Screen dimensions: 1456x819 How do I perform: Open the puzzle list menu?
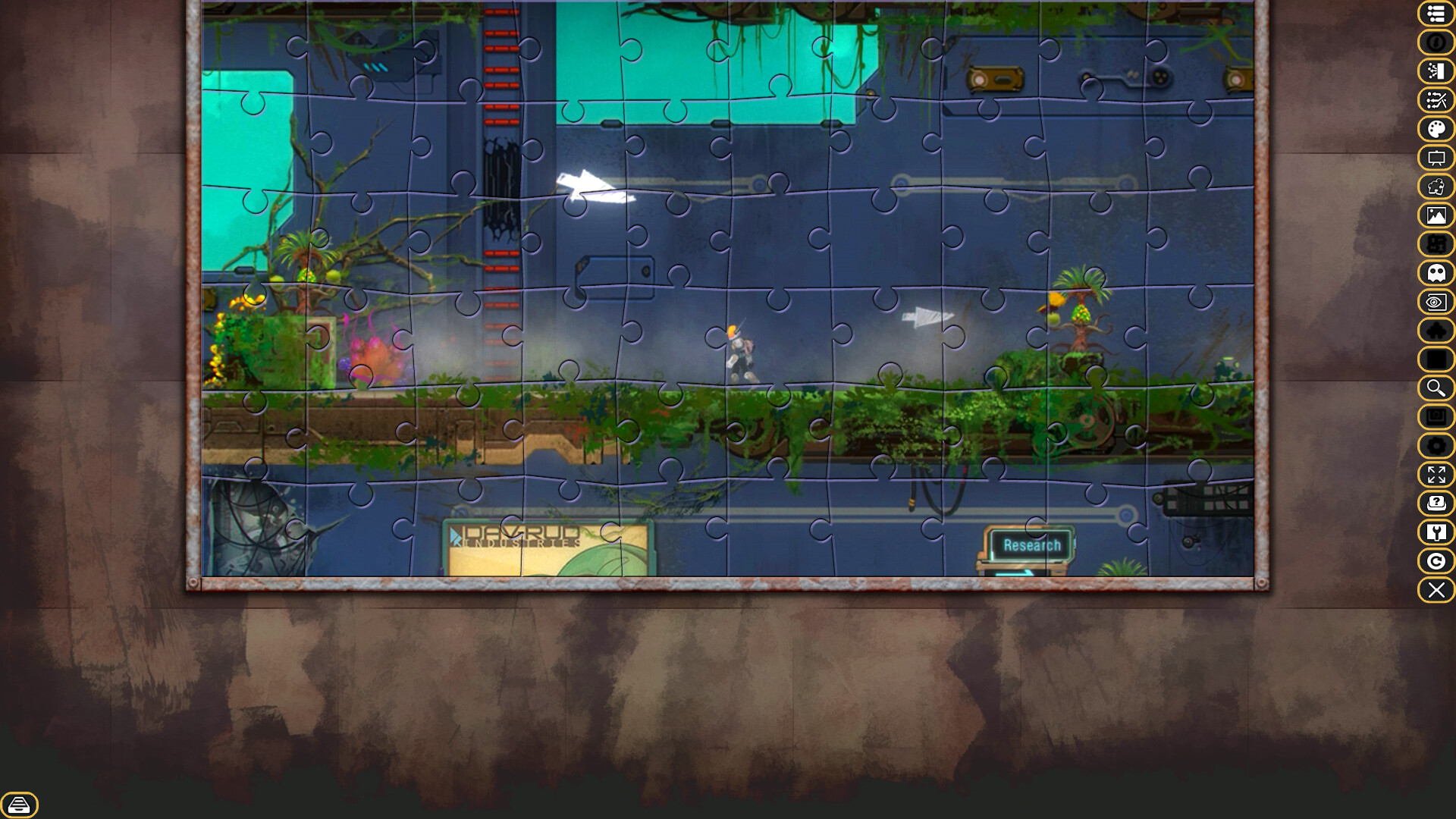click(1436, 14)
